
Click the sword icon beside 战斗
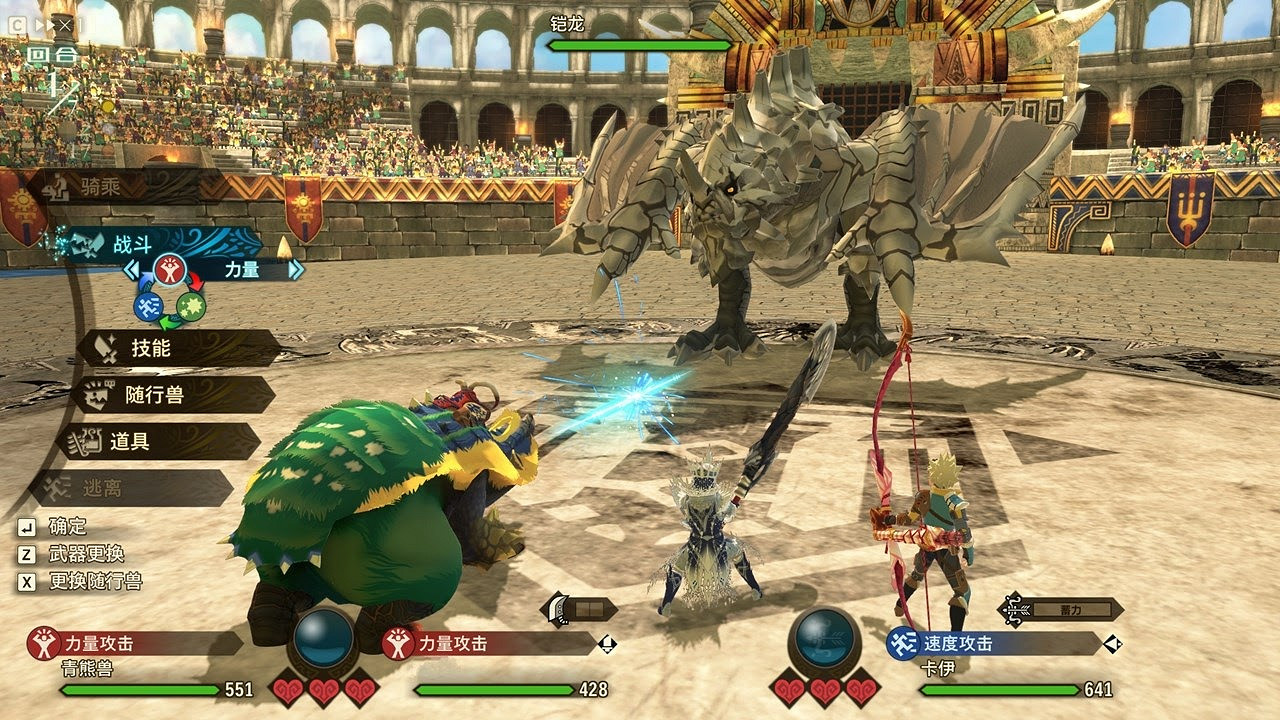click(87, 244)
